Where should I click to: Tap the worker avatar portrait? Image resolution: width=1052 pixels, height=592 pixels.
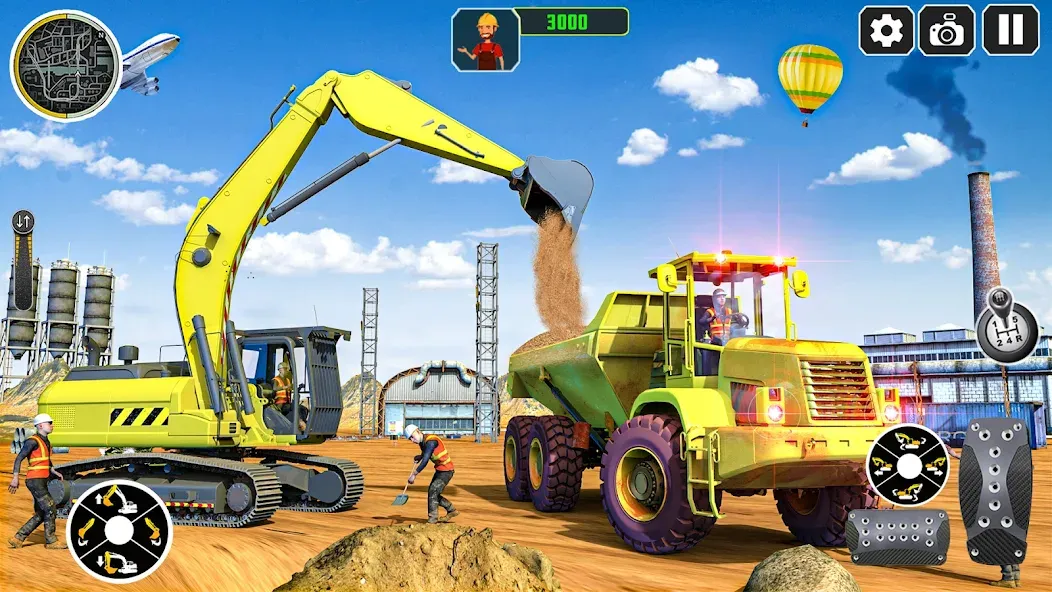click(486, 40)
